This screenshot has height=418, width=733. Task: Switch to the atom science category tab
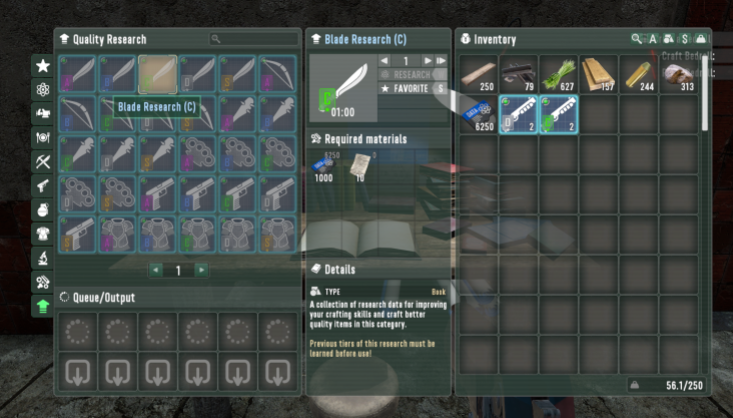point(43,90)
